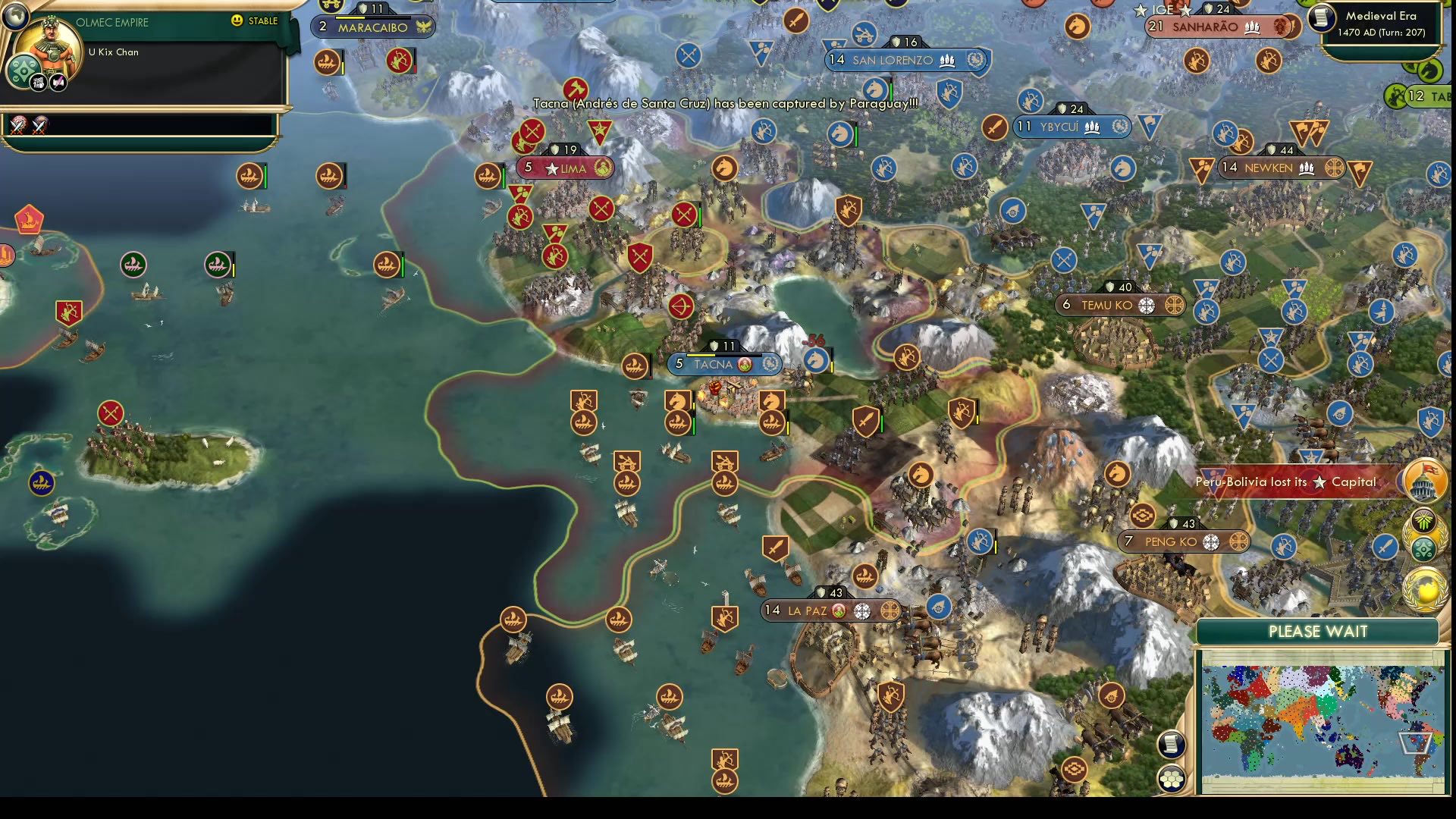This screenshot has width=1456, height=819.
Task: Select the Lima city banner
Action: (566, 168)
